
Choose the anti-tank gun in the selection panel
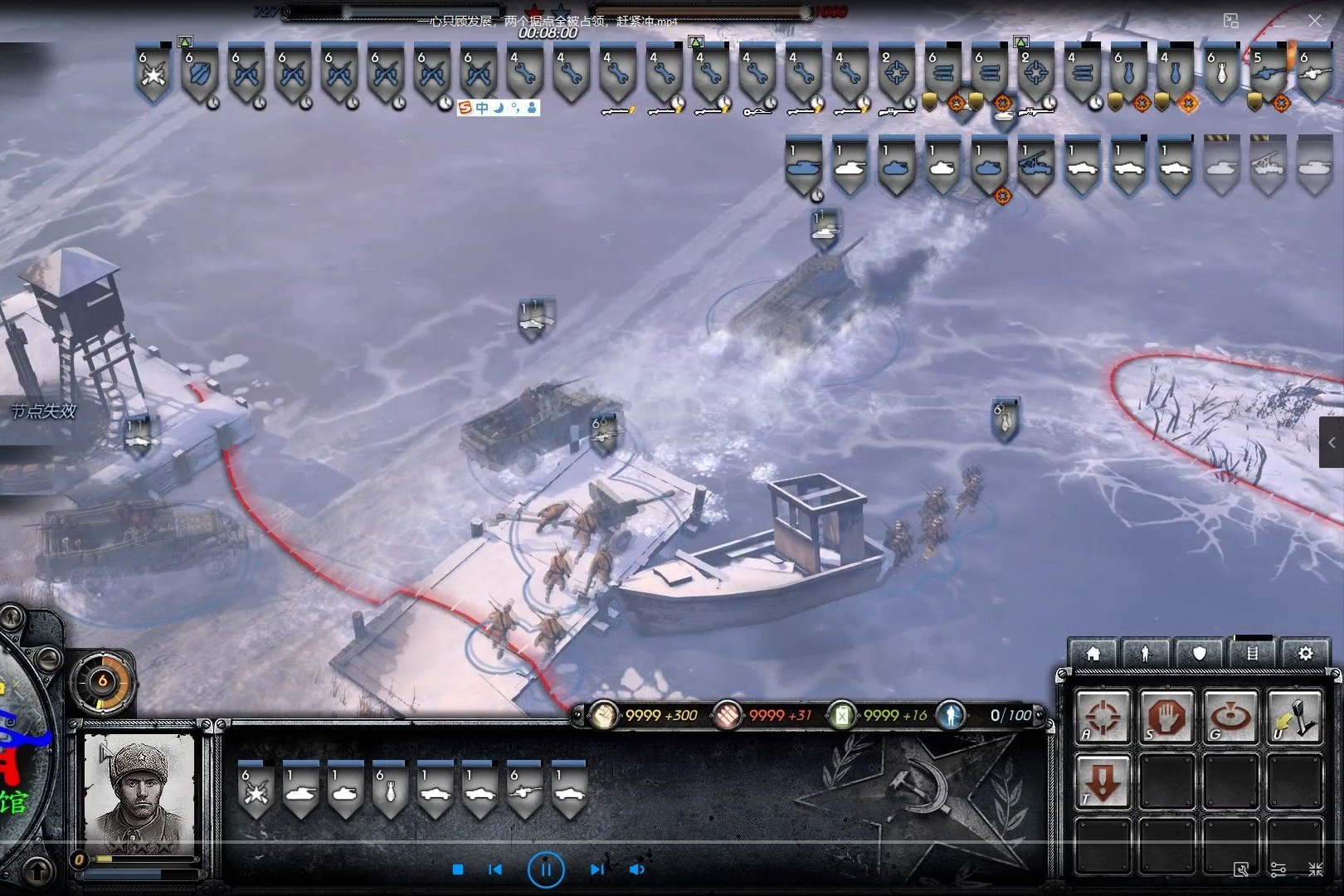tap(524, 791)
